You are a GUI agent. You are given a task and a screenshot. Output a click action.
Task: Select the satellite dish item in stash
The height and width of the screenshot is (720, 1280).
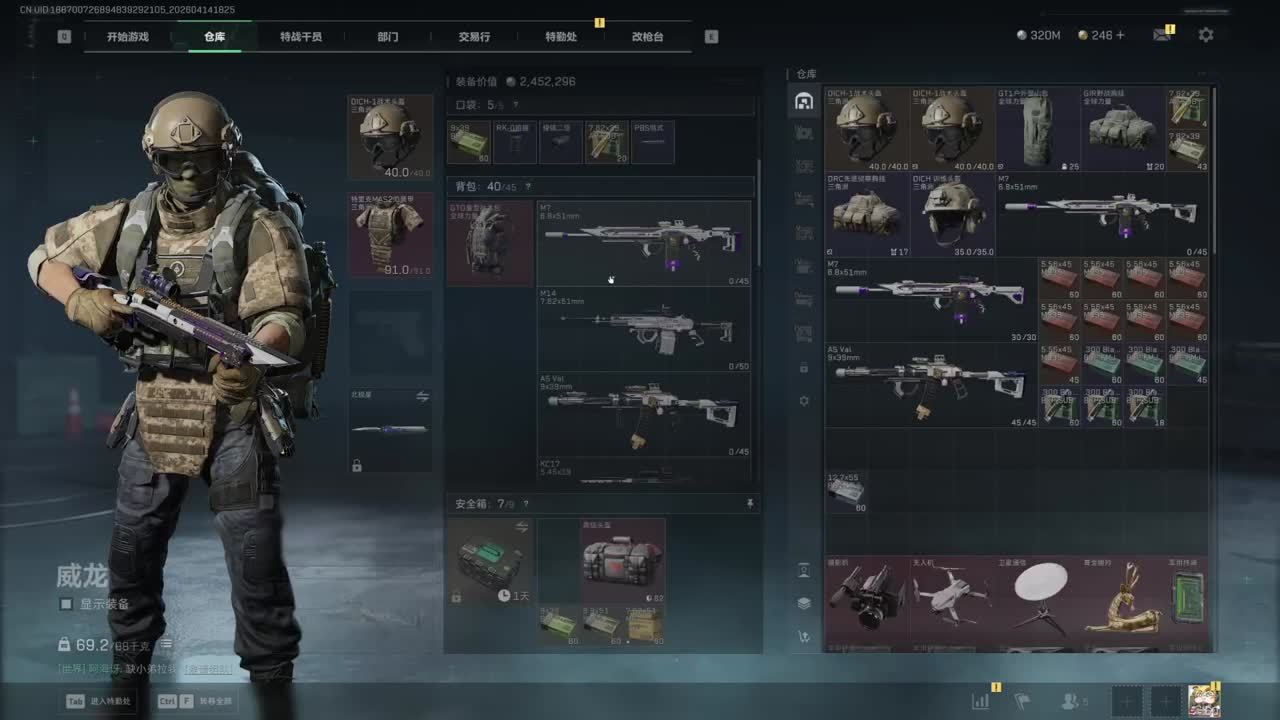(x=1040, y=599)
